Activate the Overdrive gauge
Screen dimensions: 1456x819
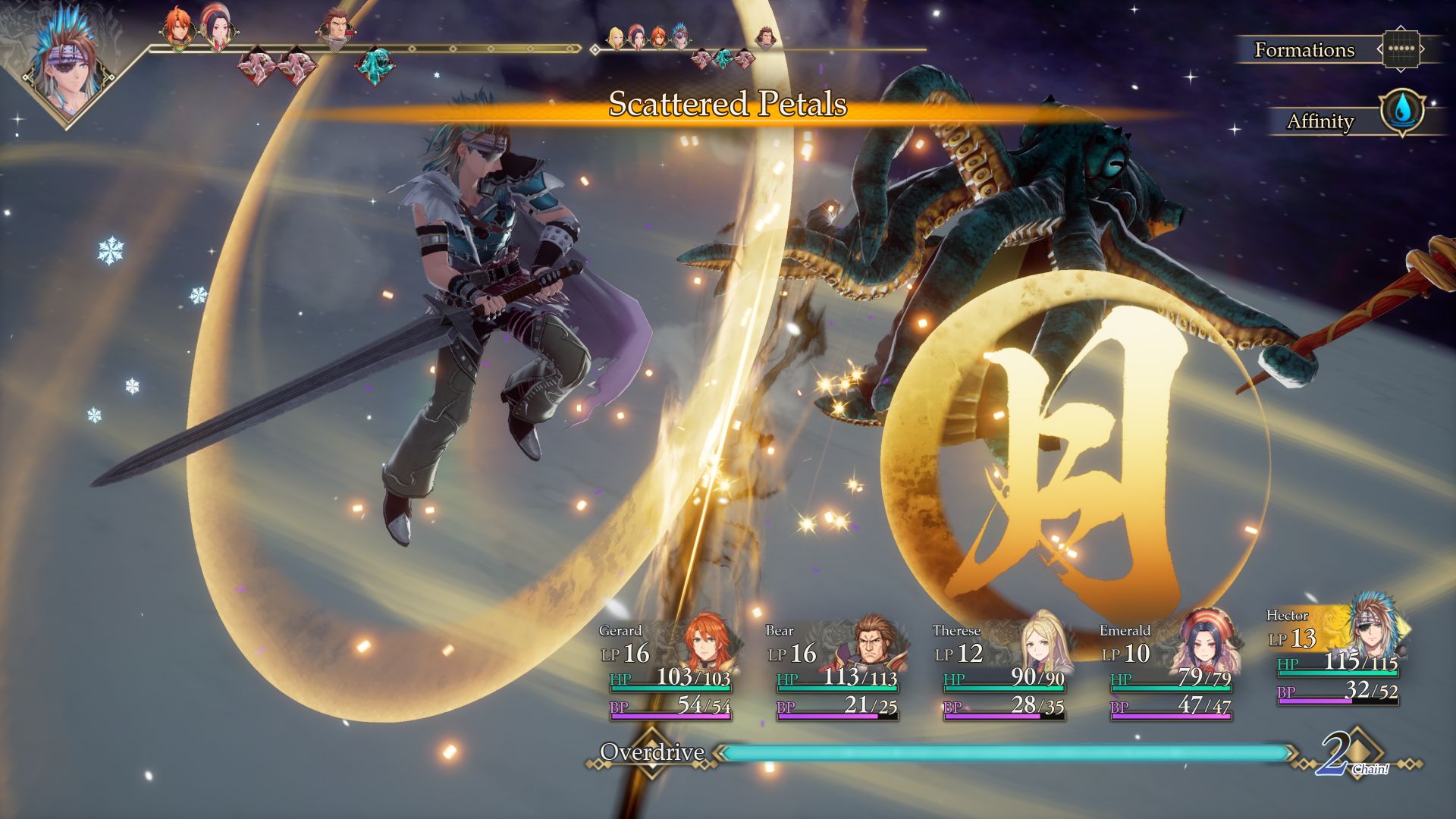pyautogui.click(x=1005, y=752)
